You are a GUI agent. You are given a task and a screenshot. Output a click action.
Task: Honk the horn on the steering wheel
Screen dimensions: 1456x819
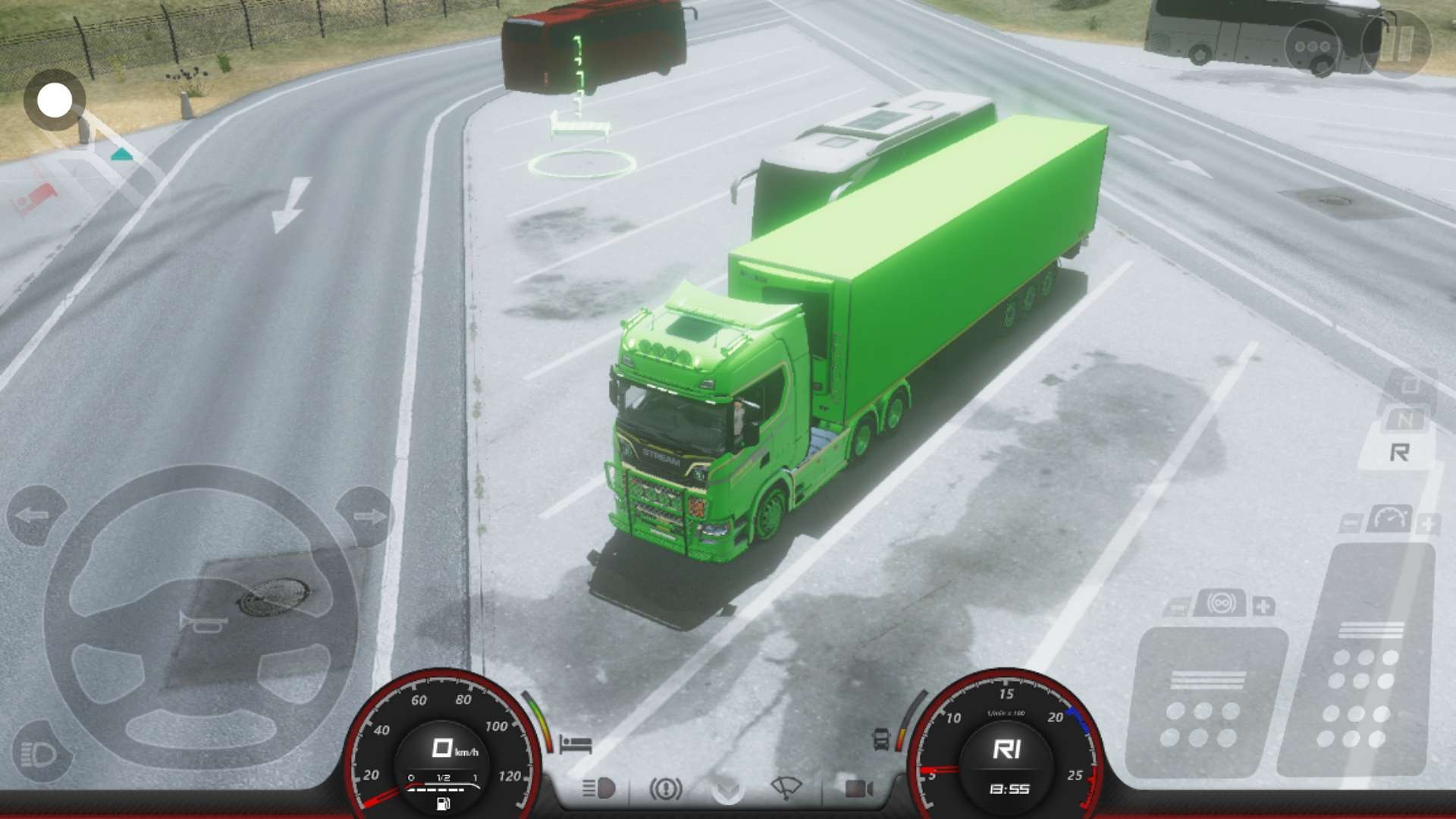(x=202, y=622)
